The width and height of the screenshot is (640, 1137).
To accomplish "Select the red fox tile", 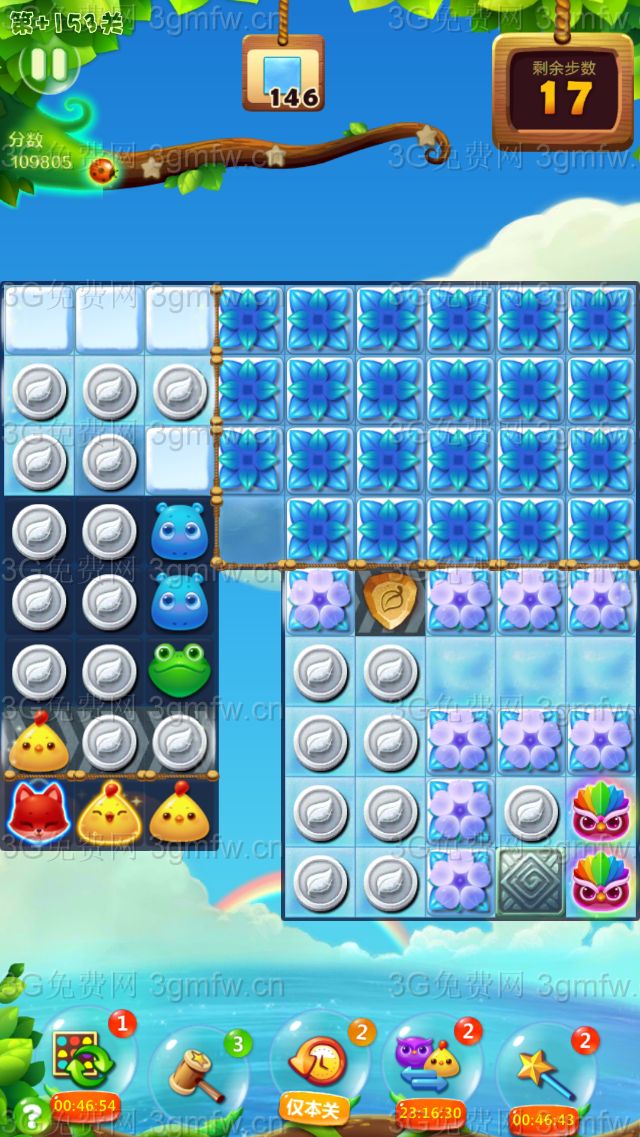I will [38, 813].
